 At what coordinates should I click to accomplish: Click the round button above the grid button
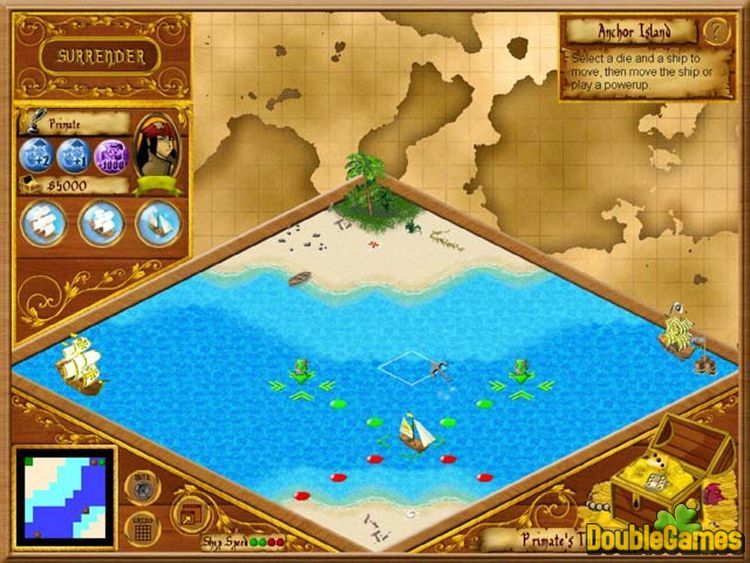(x=142, y=490)
